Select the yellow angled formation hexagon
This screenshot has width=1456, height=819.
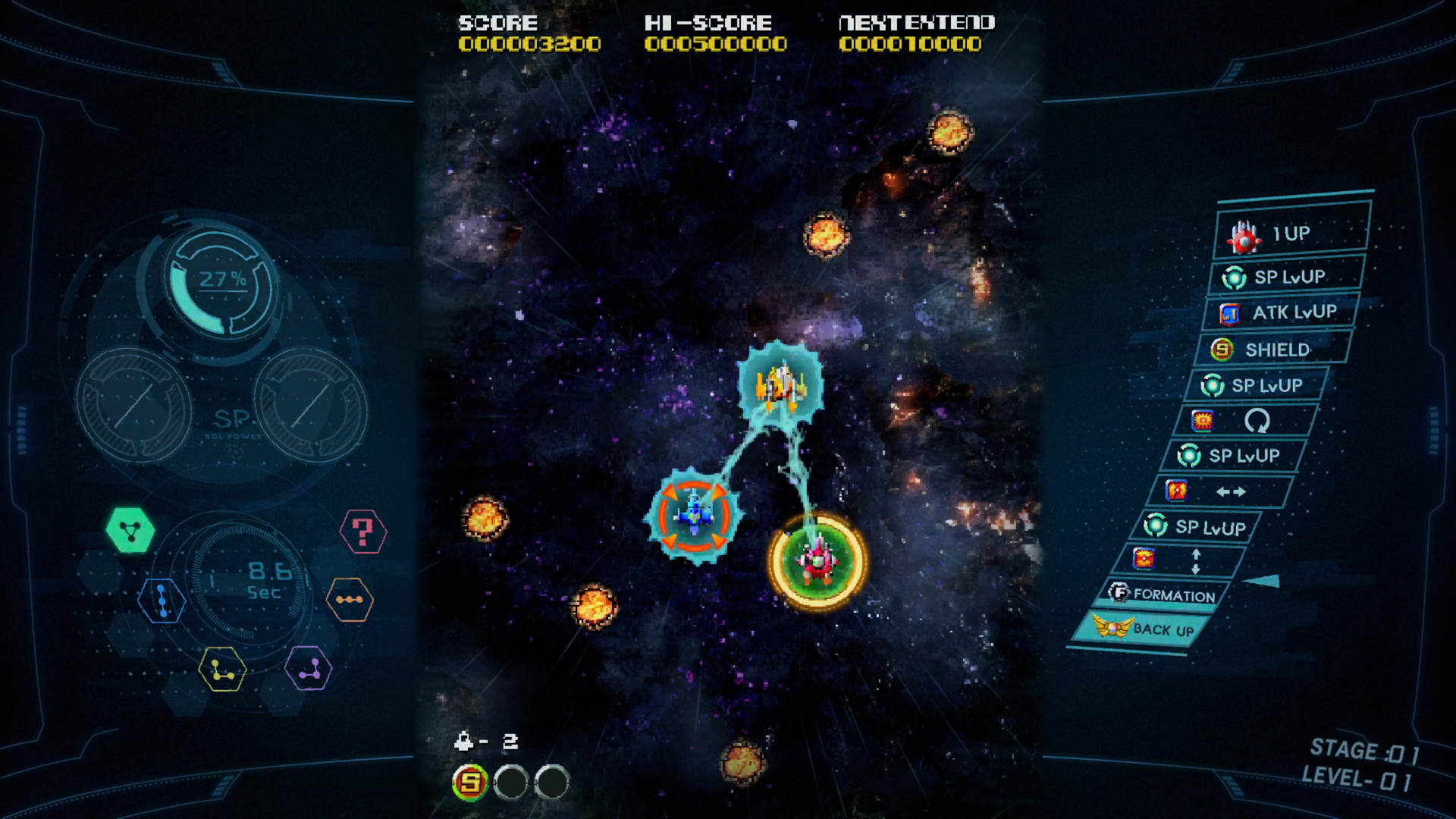coord(222,670)
